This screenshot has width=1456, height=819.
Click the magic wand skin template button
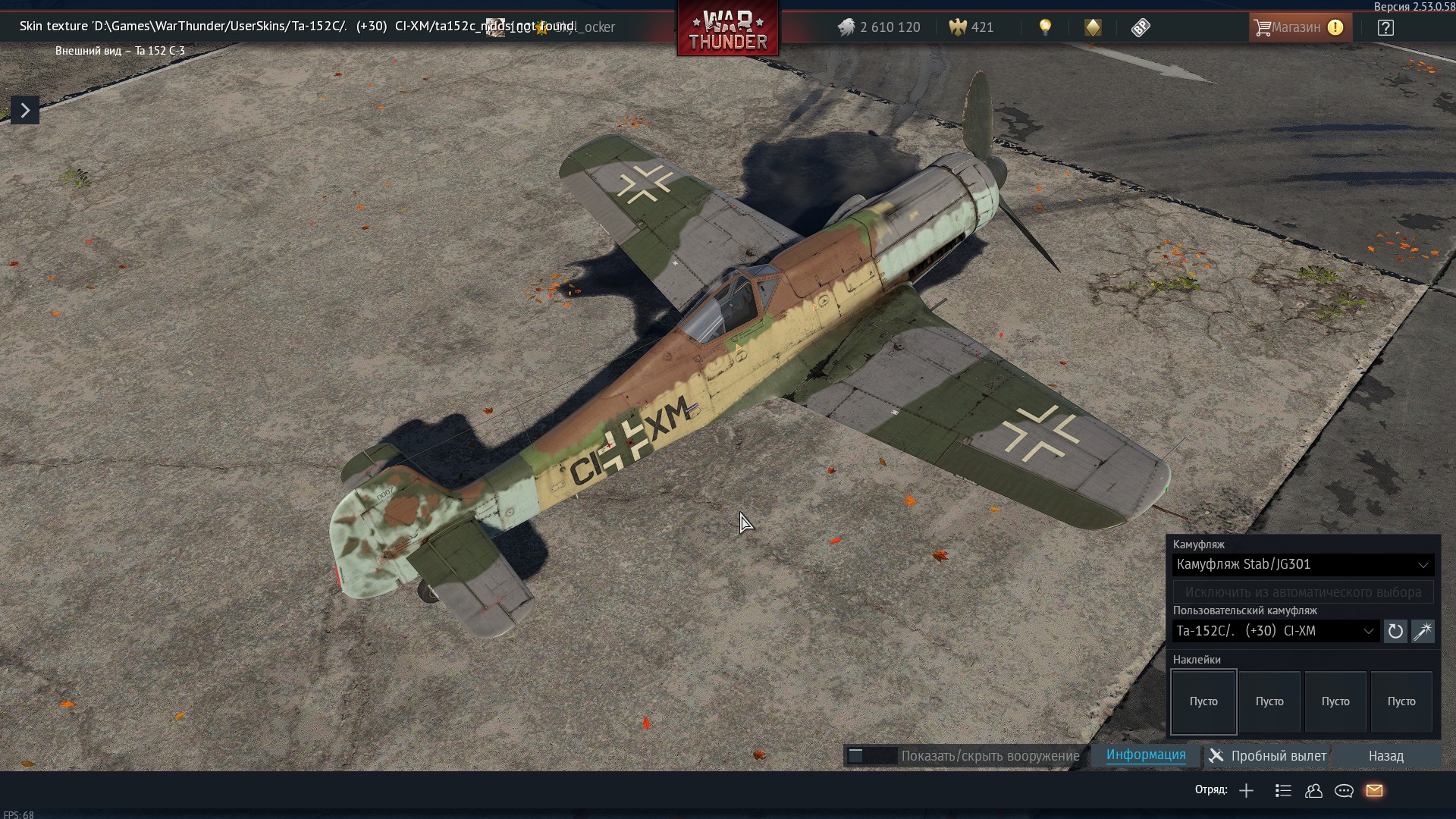[x=1423, y=631]
